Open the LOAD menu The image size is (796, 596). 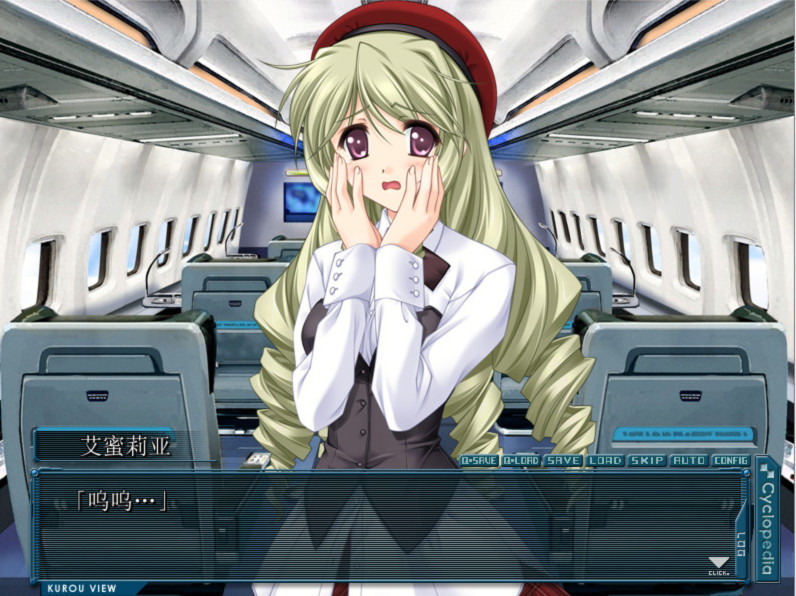[x=605, y=461]
